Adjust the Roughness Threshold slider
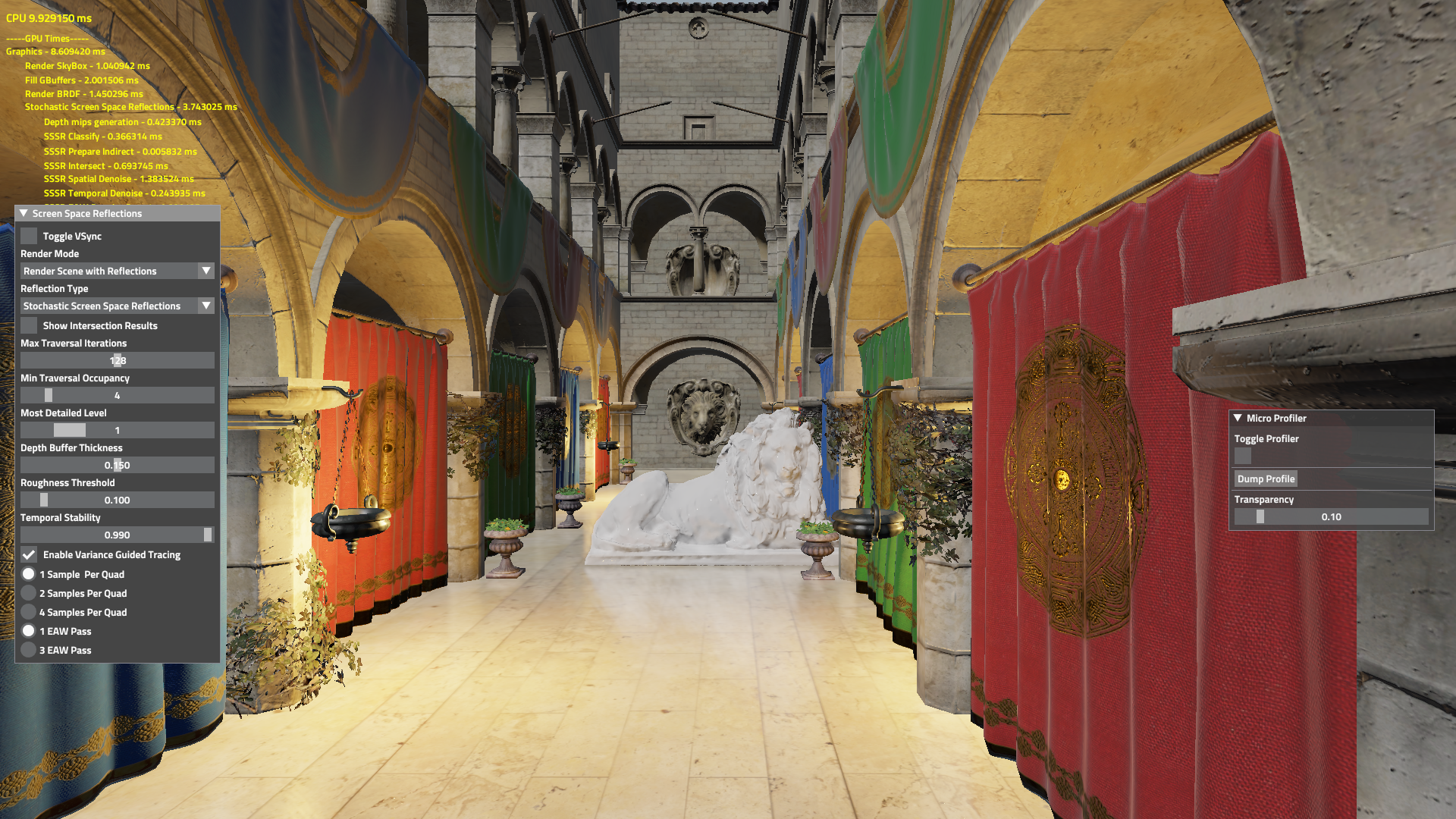The width and height of the screenshot is (1456, 819). [x=117, y=499]
